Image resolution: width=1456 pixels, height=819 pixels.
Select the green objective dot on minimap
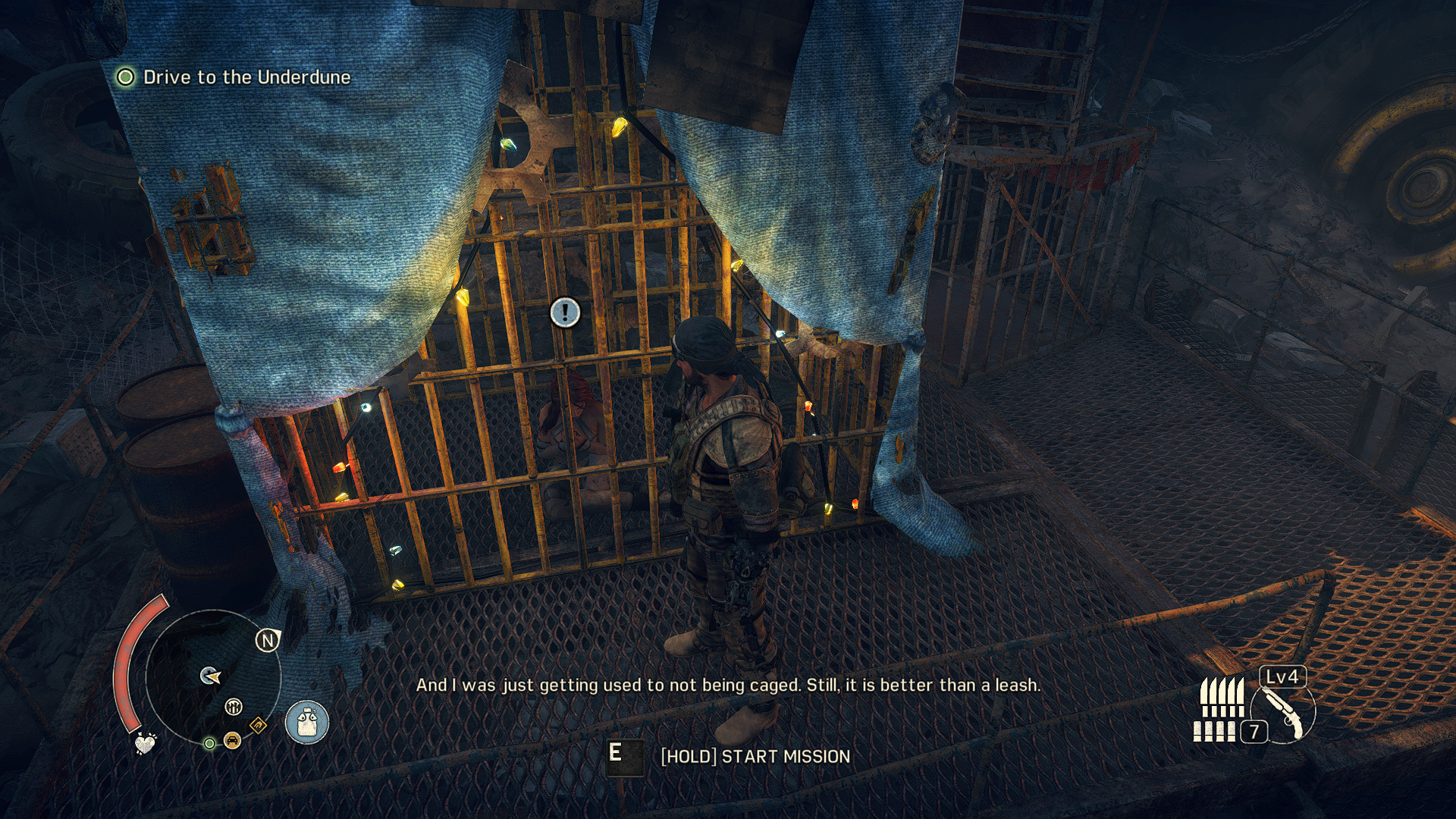pyautogui.click(x=209, y=743)
